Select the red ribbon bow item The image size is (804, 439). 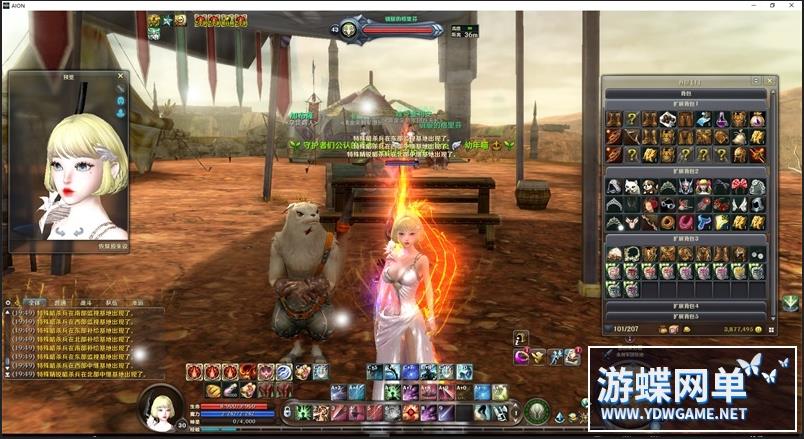pyautogui.click(x=739, y=187)
